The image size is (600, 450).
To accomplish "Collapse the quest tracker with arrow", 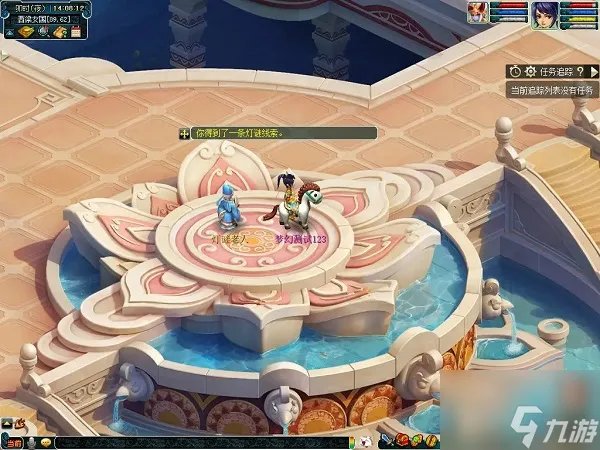I will point(593,72).
